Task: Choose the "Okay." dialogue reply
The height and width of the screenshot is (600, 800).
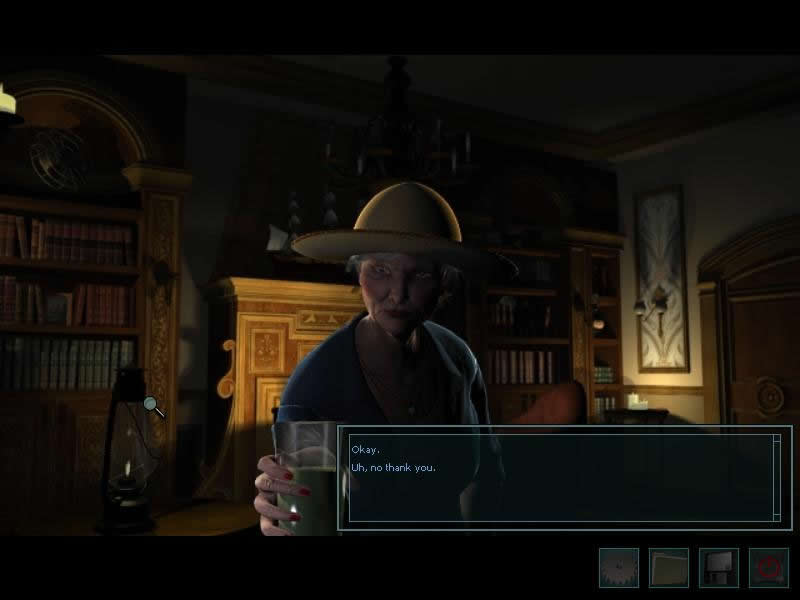Action: coord(366,450)
